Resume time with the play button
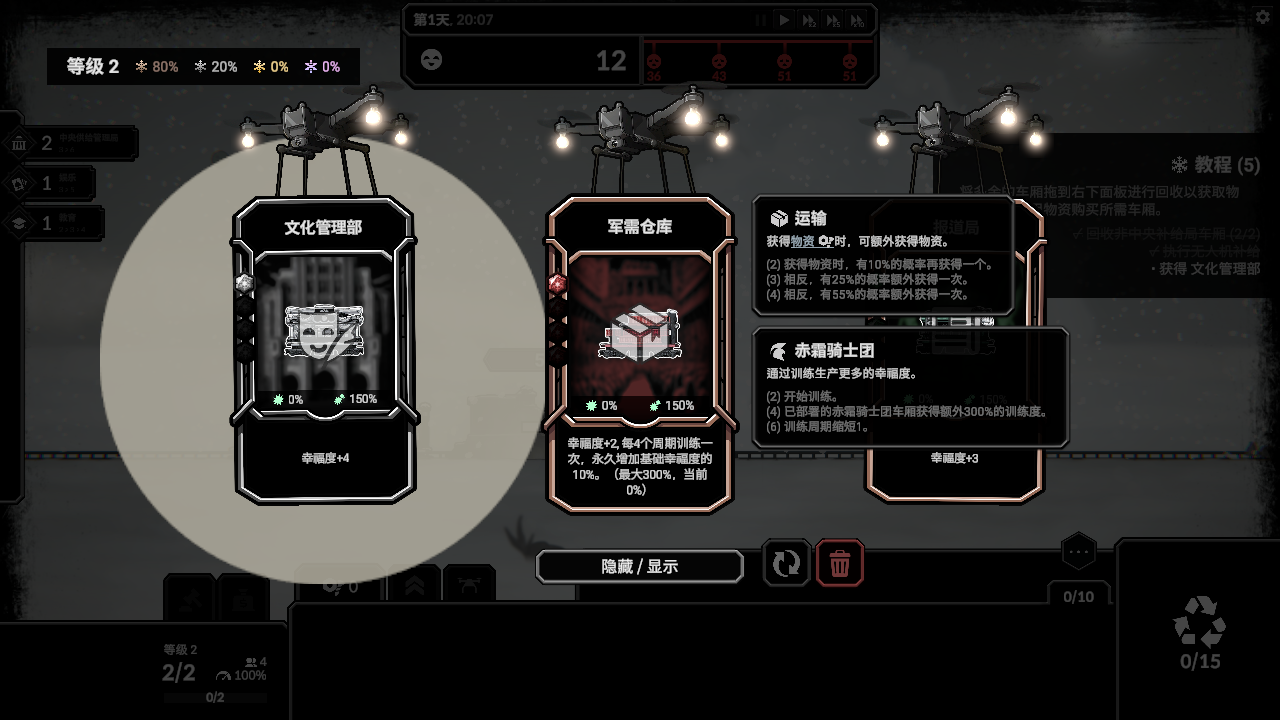The height and width of the screenshot is (720, 1280). 785,20
